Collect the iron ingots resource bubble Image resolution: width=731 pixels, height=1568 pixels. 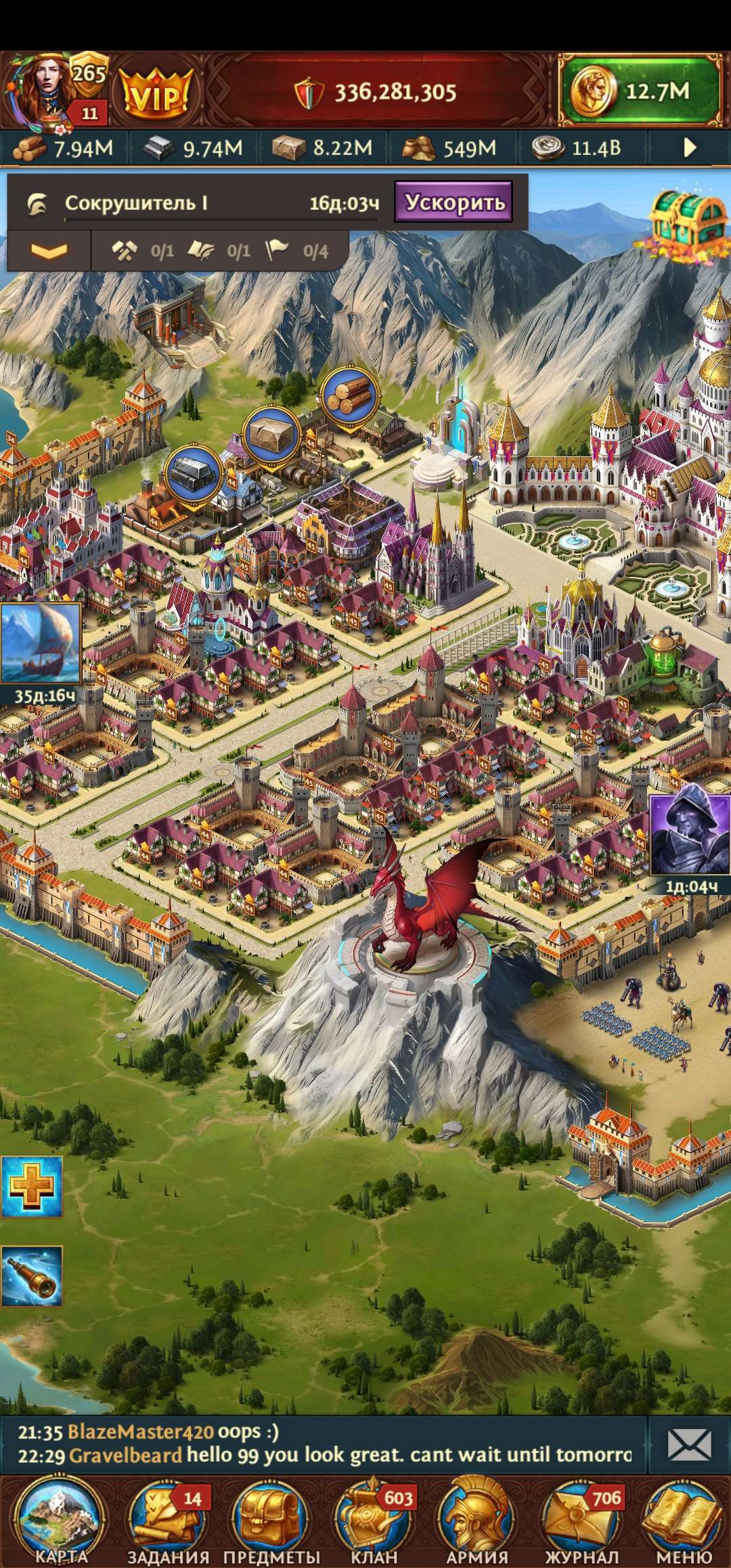tap(194, 473)
